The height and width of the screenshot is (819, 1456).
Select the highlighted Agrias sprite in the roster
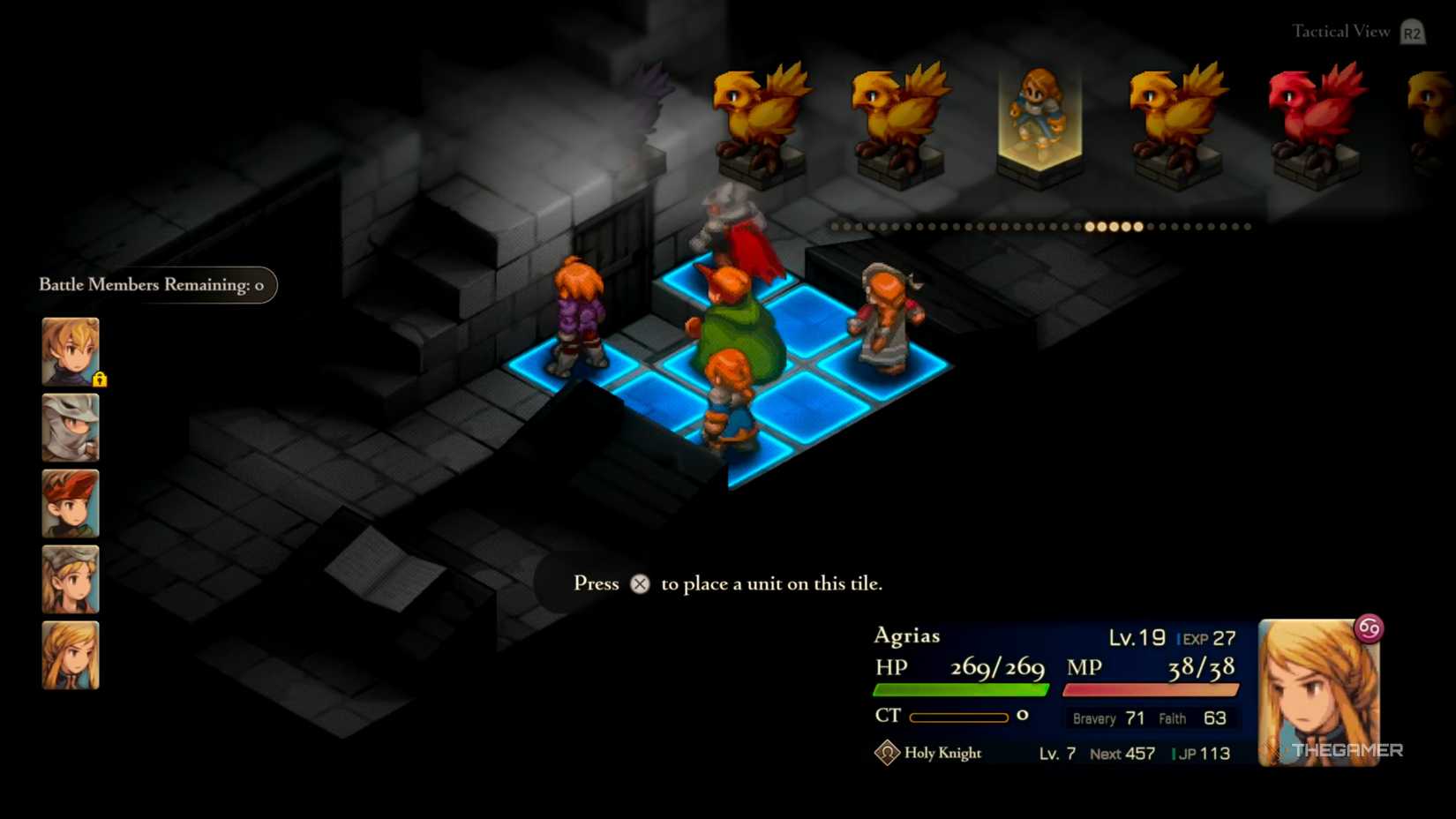[x=1041, y=110]
